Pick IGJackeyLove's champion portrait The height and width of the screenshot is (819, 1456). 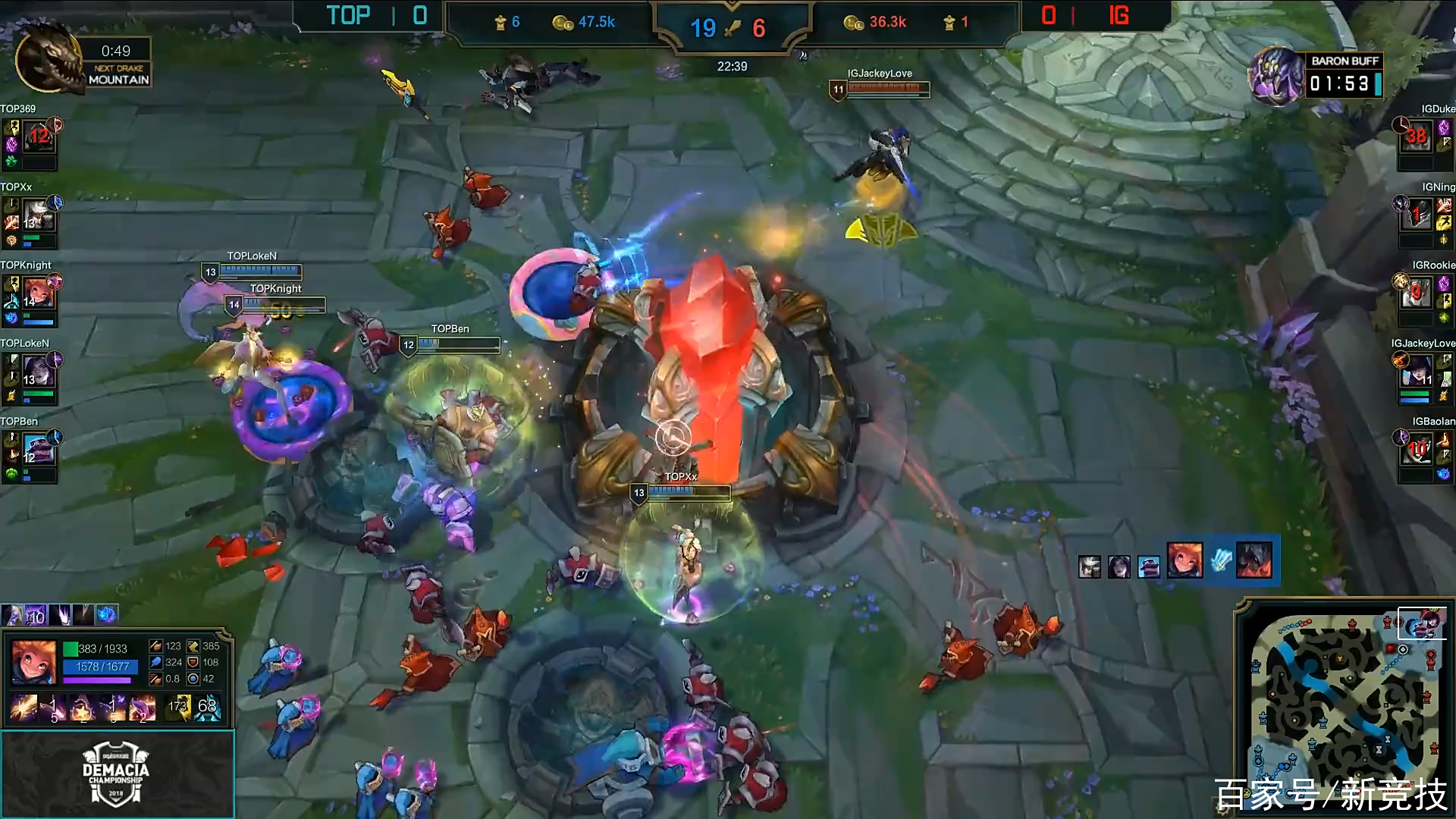coord(1415,372)
